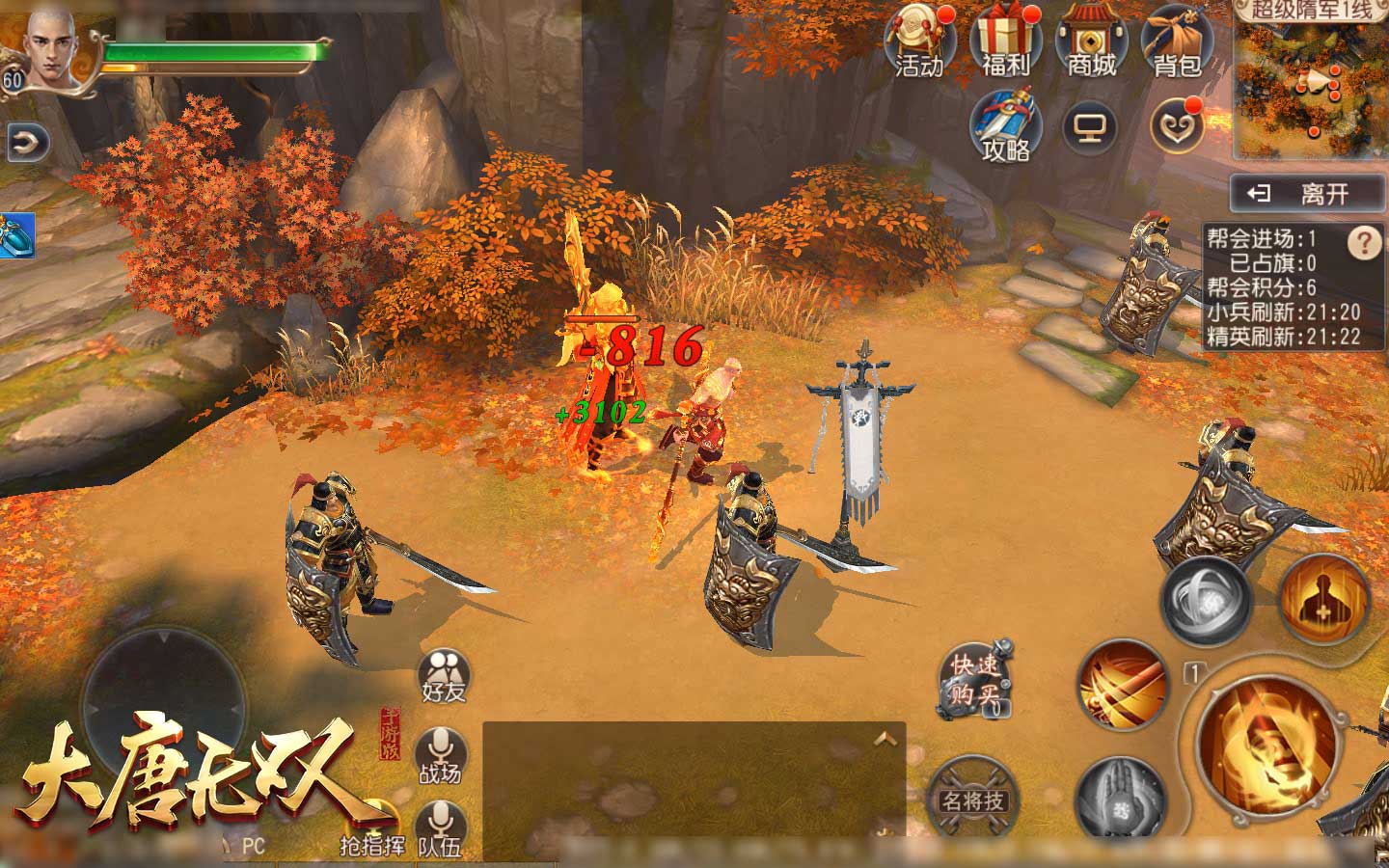The width and height of the screenshot is (1389, 868).
Task: Activate the 队伍 team voice microphone
Action: point(441,829)
